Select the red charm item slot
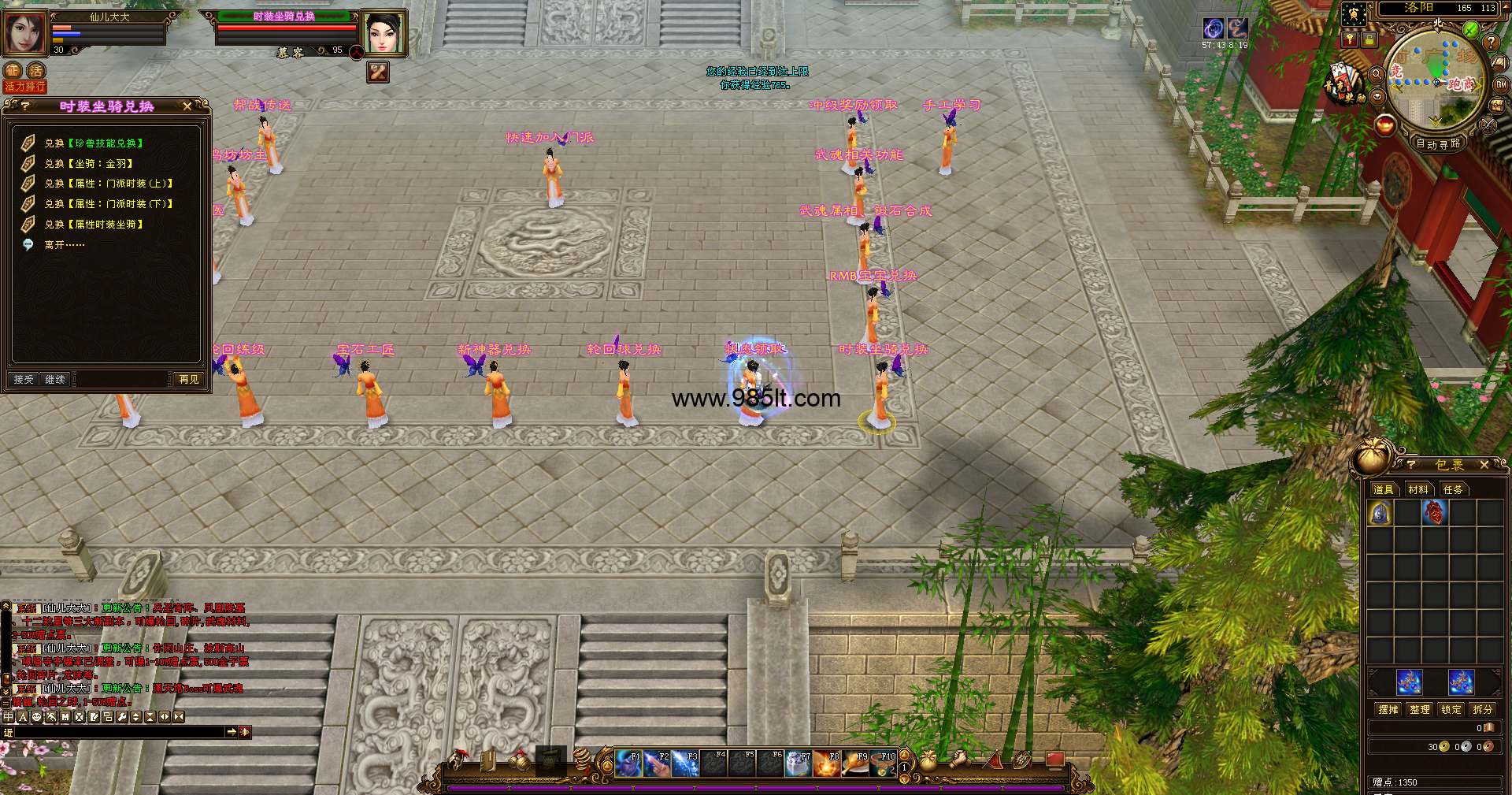Viewport: 1512px width, 795px height. pos(1434,514)
